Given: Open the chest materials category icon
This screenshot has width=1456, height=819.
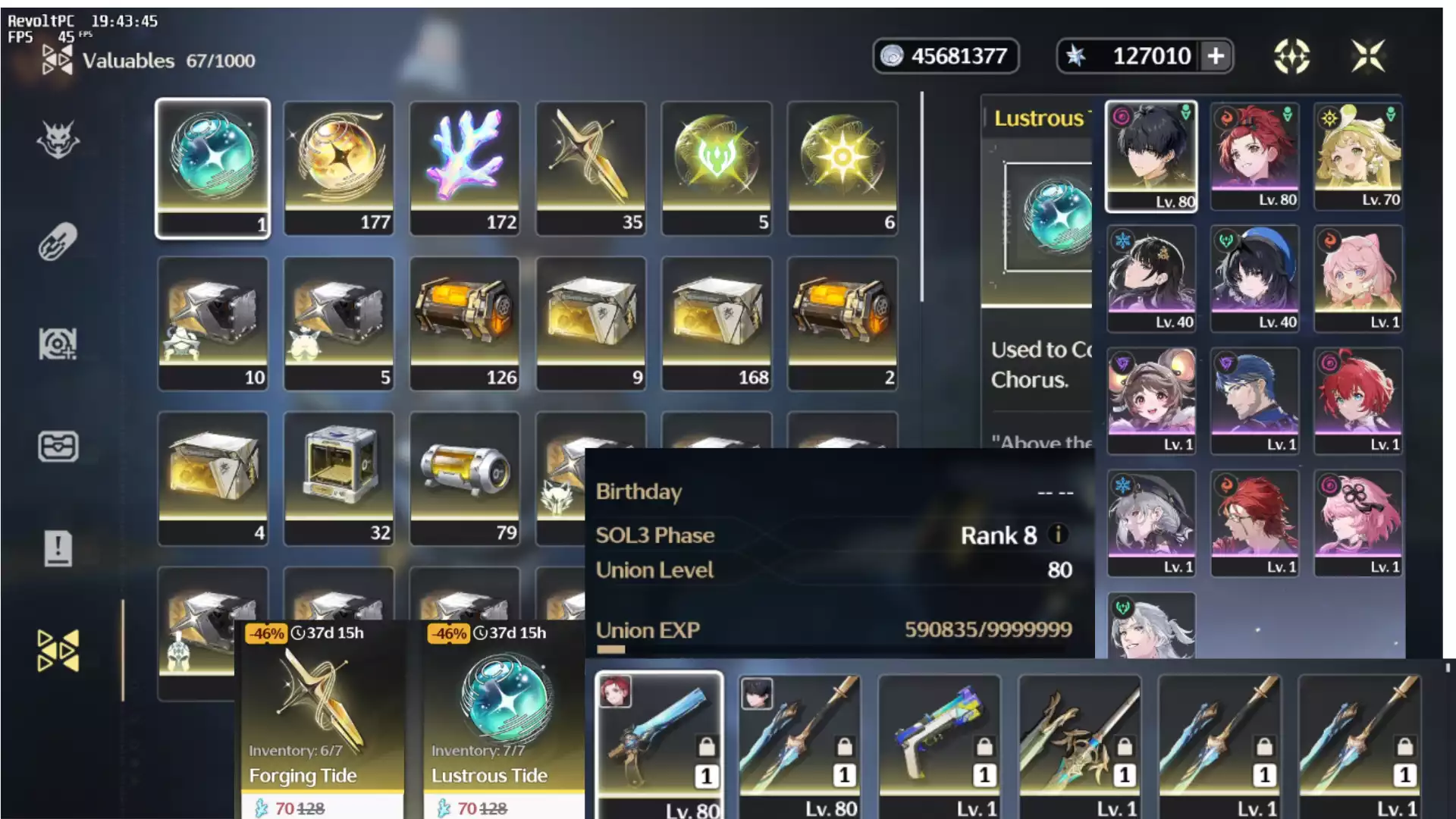Looking at the screenshot, I should pyautogui.click(x=57, y=447).
